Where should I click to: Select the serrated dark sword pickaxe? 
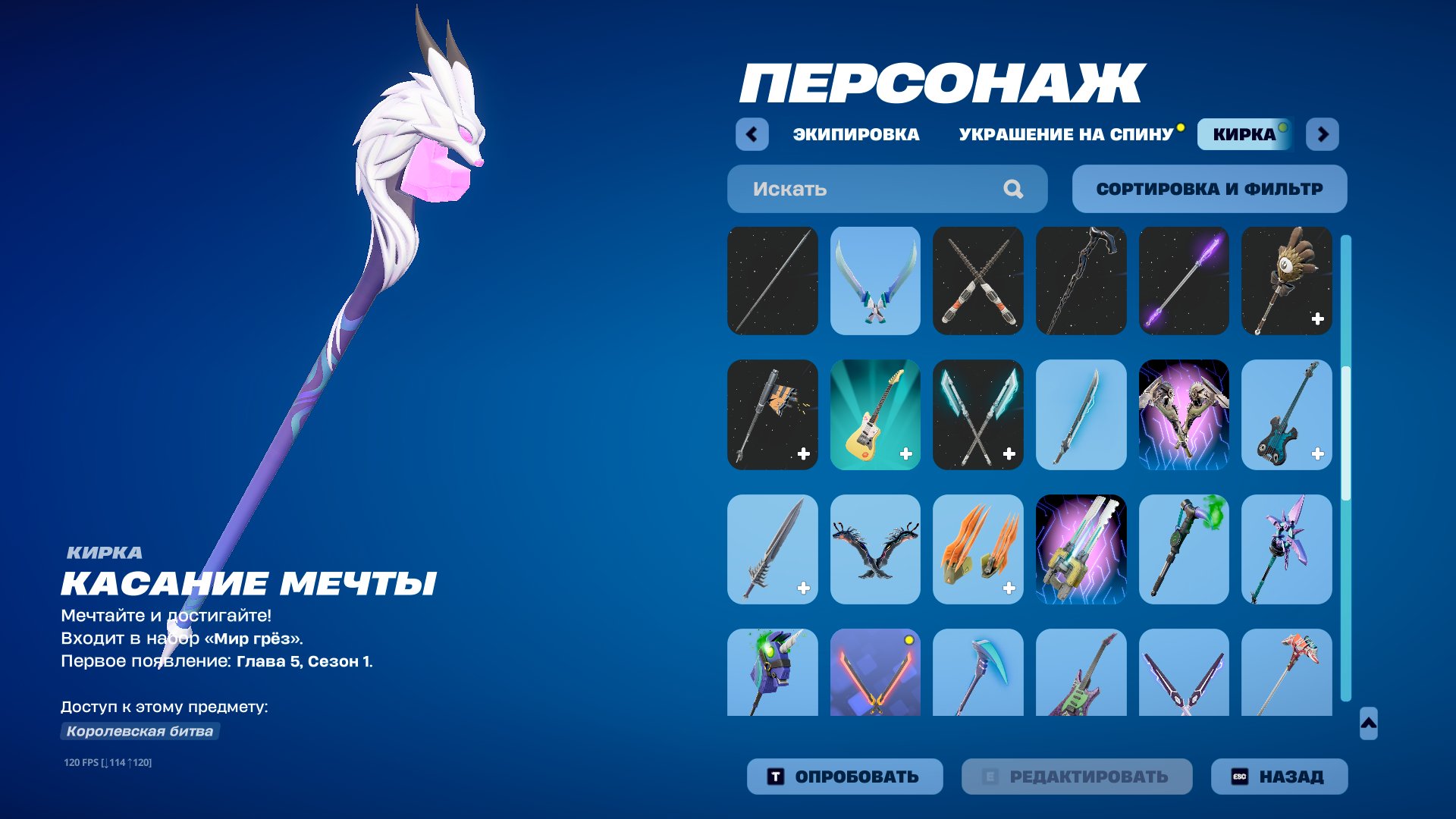coord(772,548)
